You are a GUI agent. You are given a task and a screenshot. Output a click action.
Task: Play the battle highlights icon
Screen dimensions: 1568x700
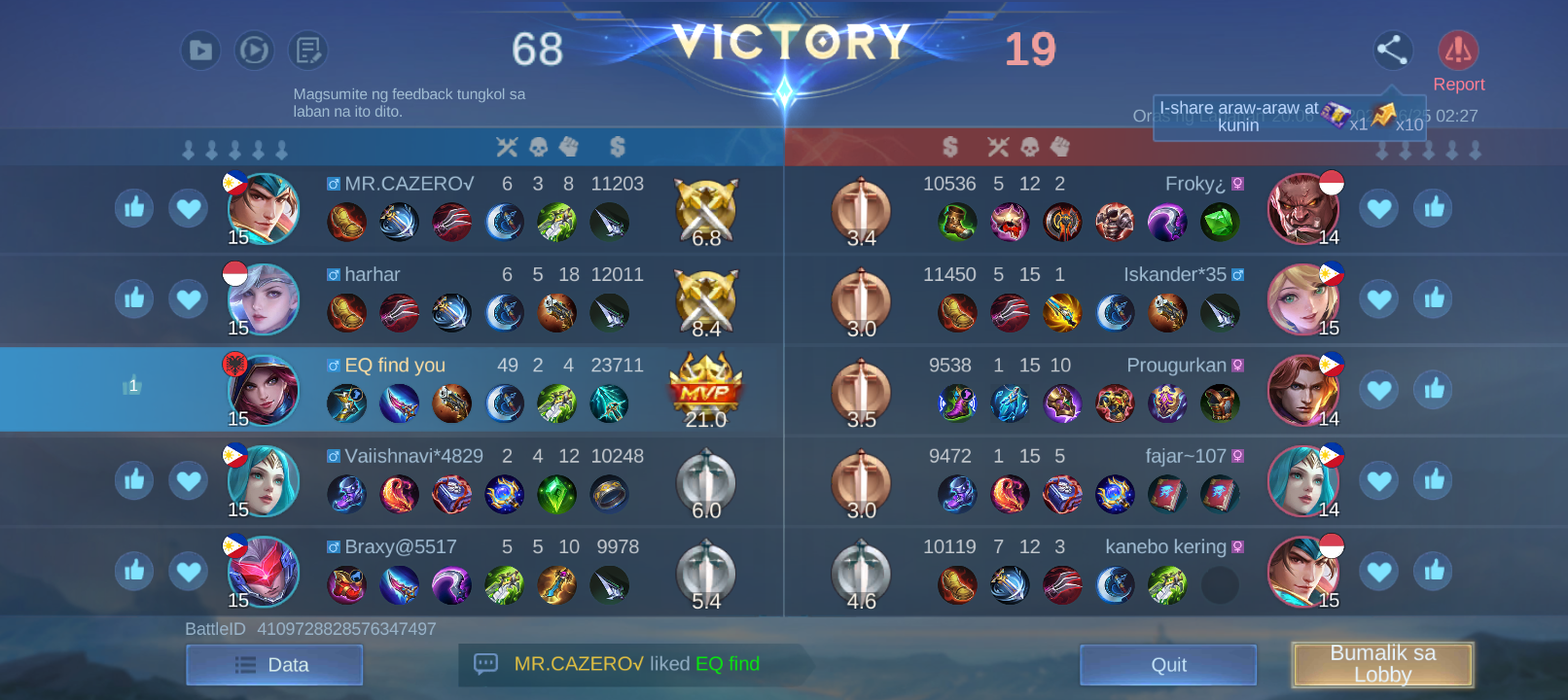[254, 51]
